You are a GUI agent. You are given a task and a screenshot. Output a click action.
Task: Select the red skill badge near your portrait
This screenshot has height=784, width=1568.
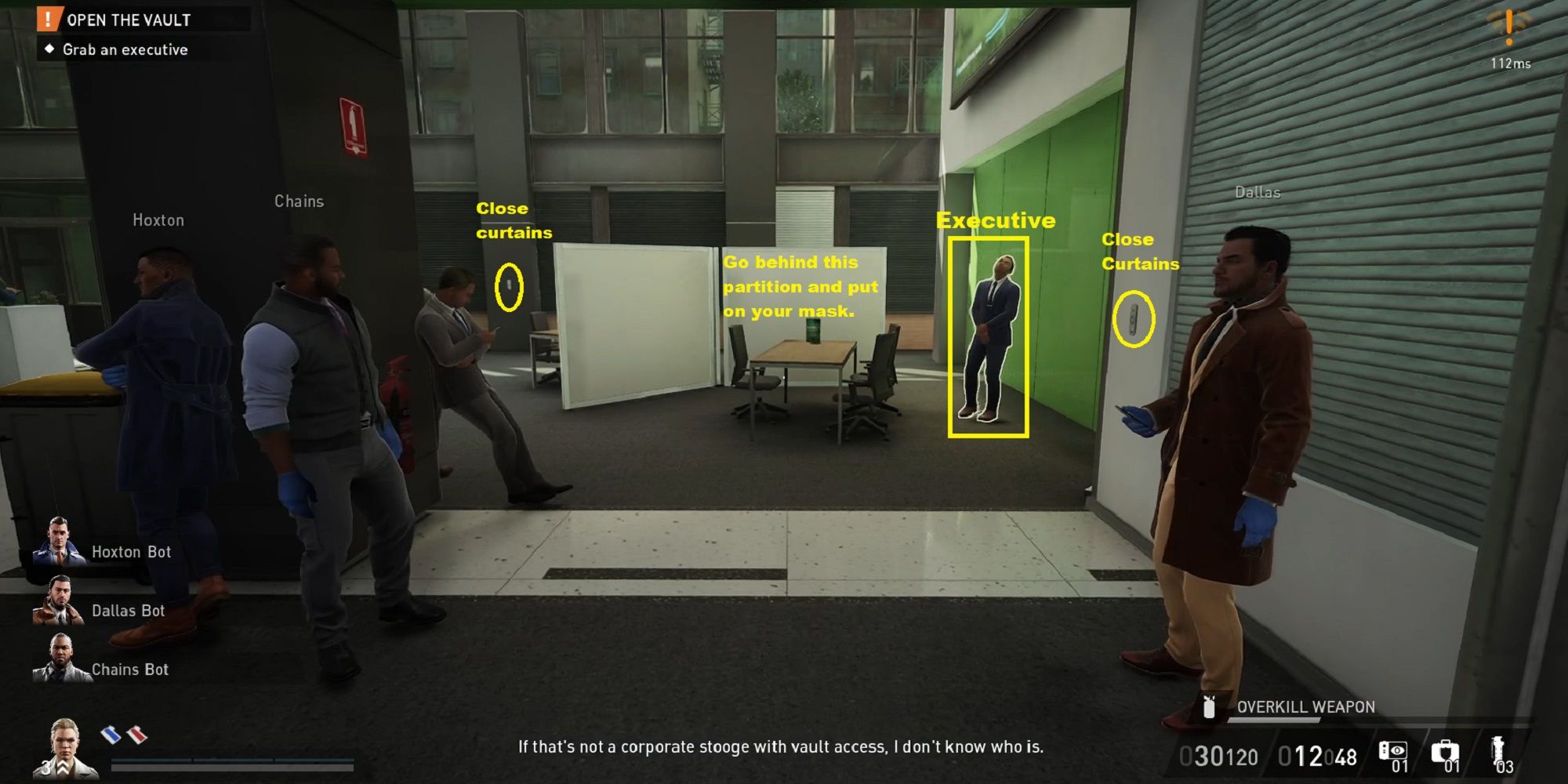pos(136,735)
